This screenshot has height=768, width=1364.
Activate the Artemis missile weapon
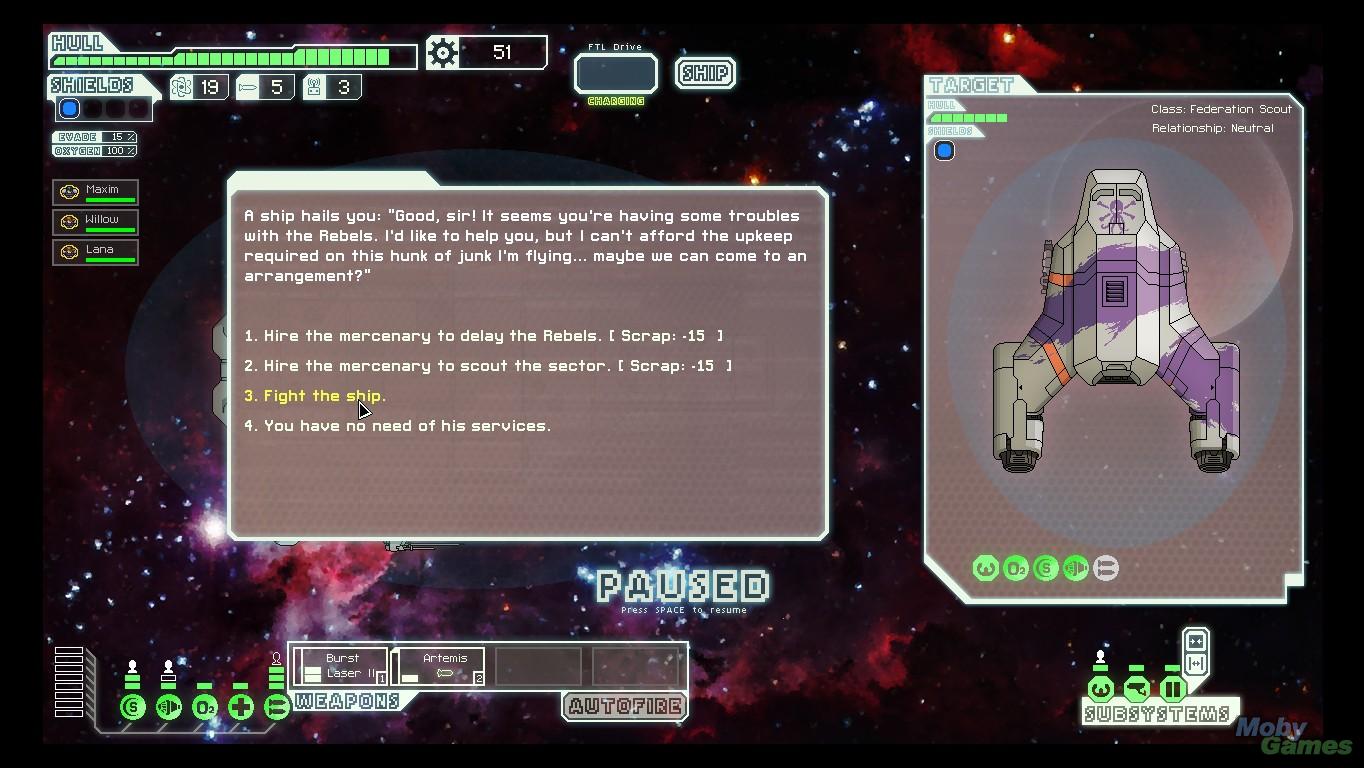pyautogui.click(x=440, y=665)
